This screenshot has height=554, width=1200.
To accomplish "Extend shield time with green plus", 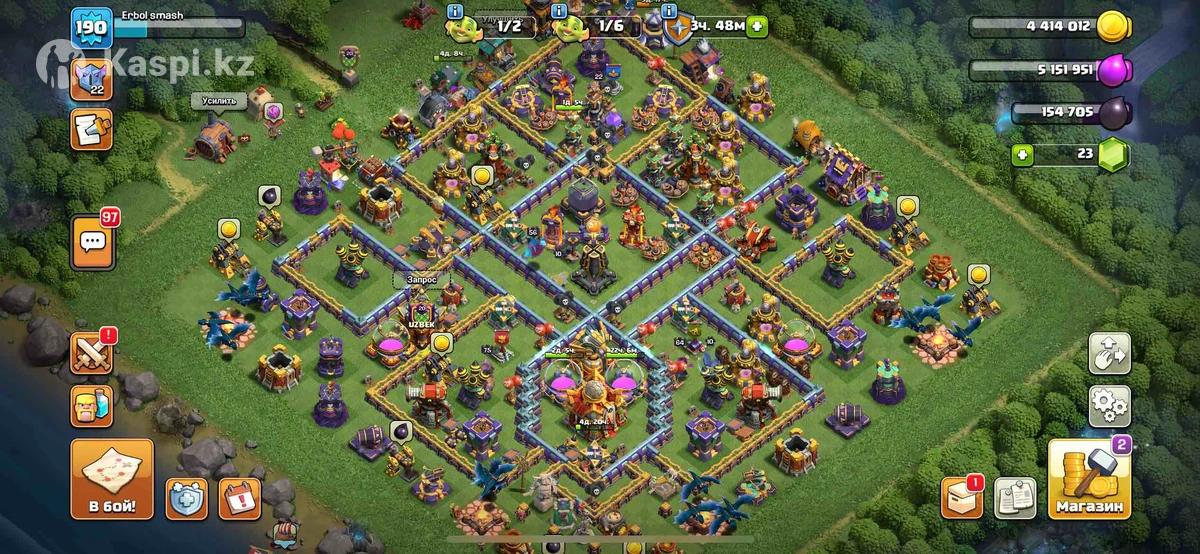I will pyautogui.click(x=757, y=27).
